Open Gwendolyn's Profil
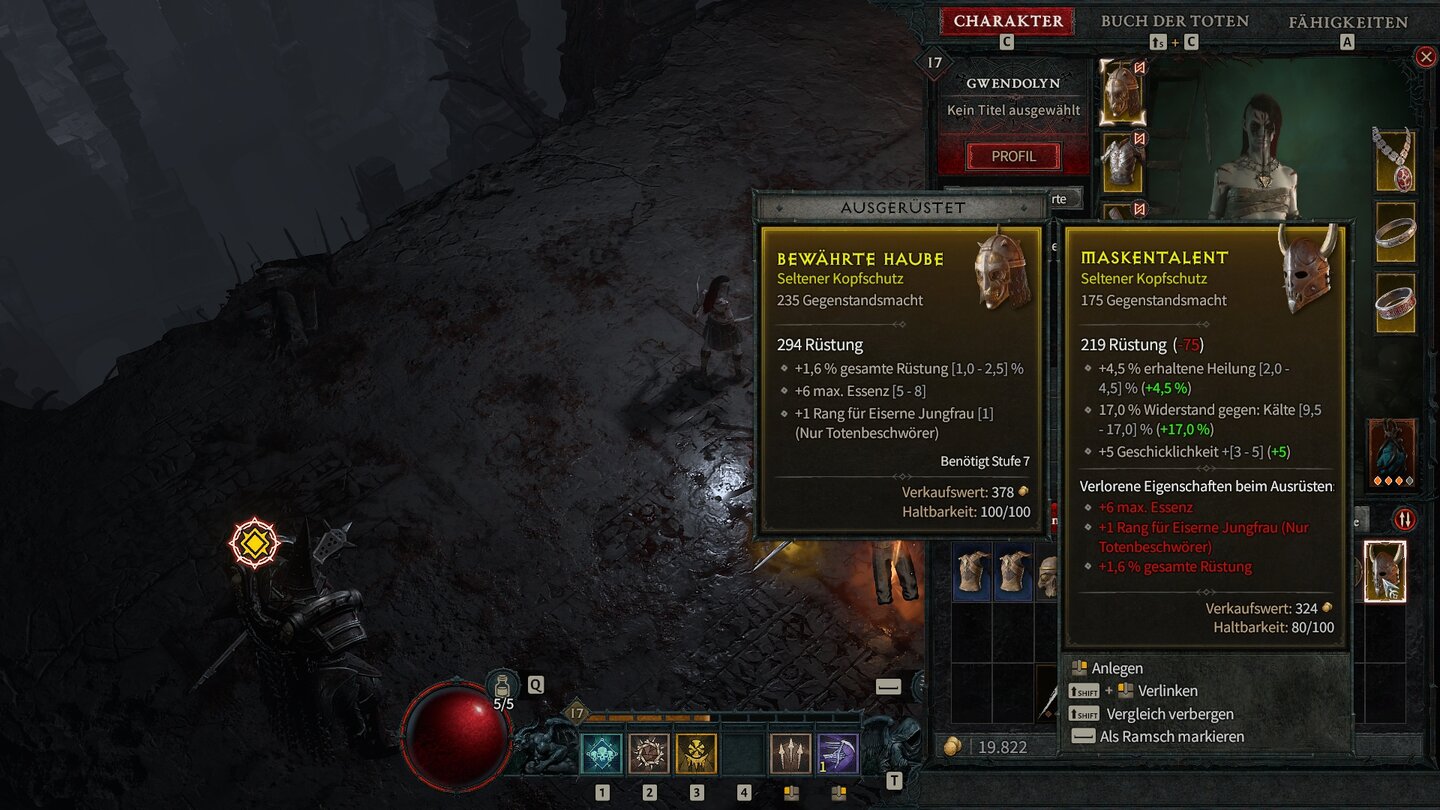 pyautogui.click(x=1013, y=156)
